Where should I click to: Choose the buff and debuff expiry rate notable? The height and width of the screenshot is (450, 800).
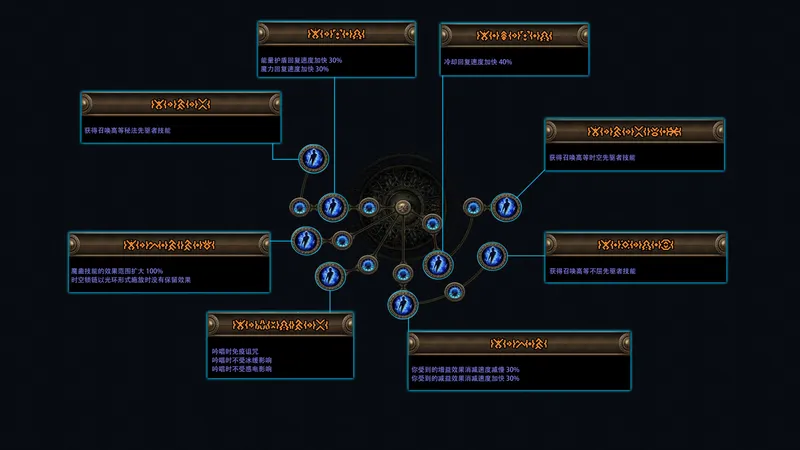tap(401, 302)
